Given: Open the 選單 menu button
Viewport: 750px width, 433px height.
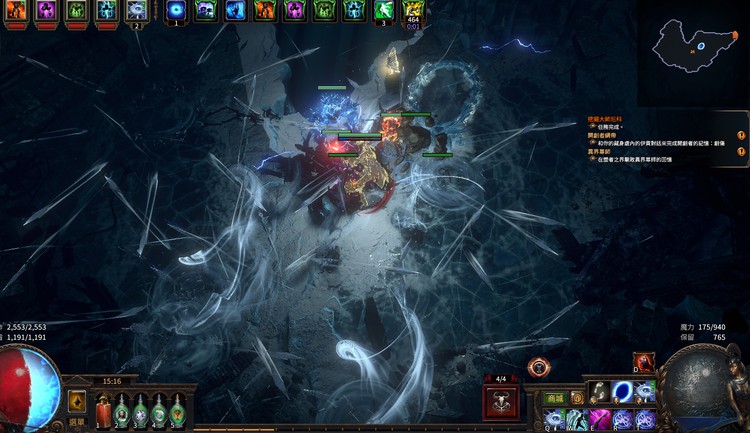Looking at the screenshot, I should click(77, 422).
